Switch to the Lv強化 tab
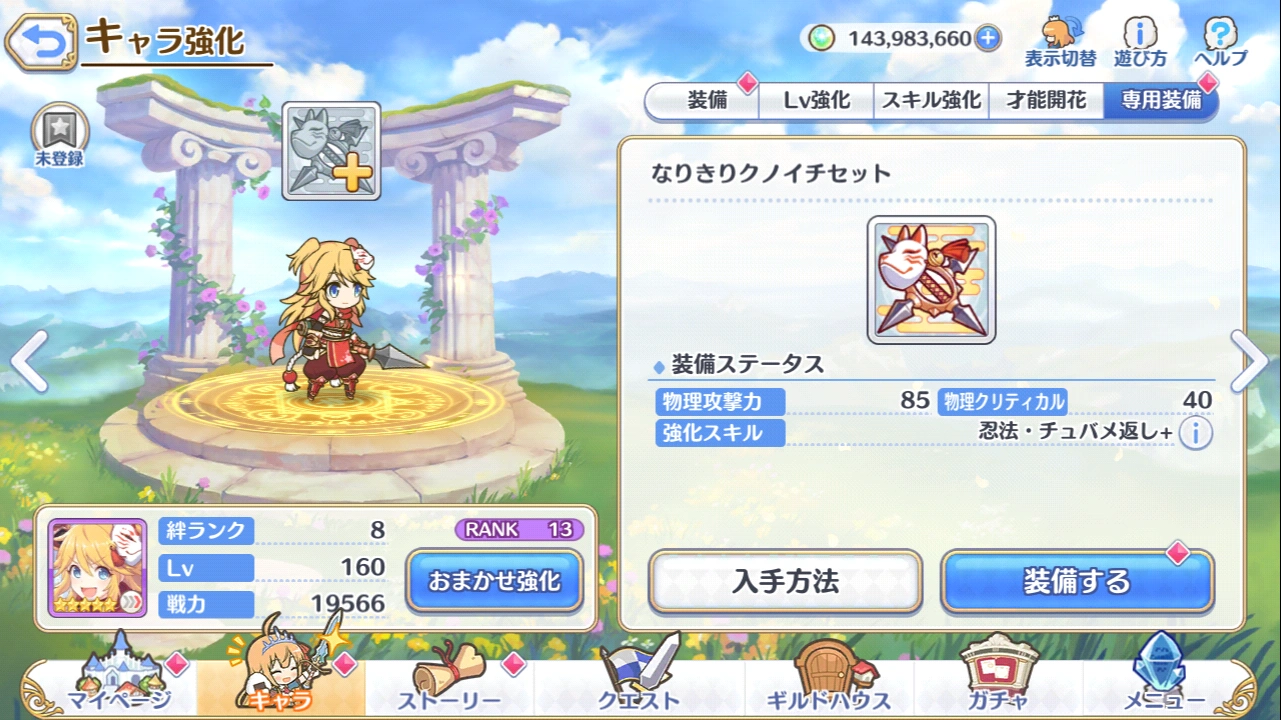The width and height of the screenshot is (1281, 720). tap(815, 100)
